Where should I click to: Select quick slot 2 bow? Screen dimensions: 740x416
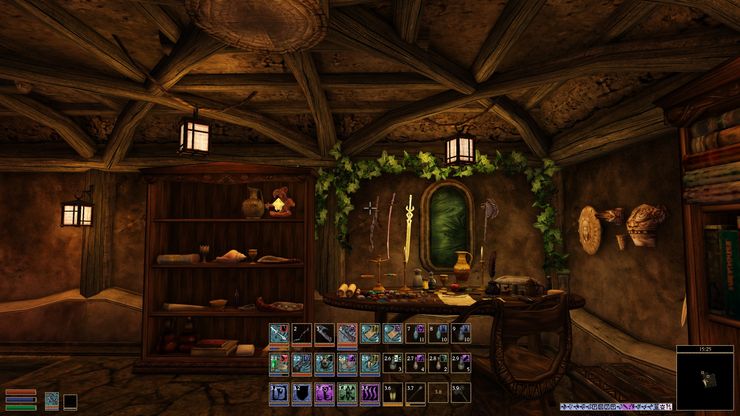(x=301, y=334)
